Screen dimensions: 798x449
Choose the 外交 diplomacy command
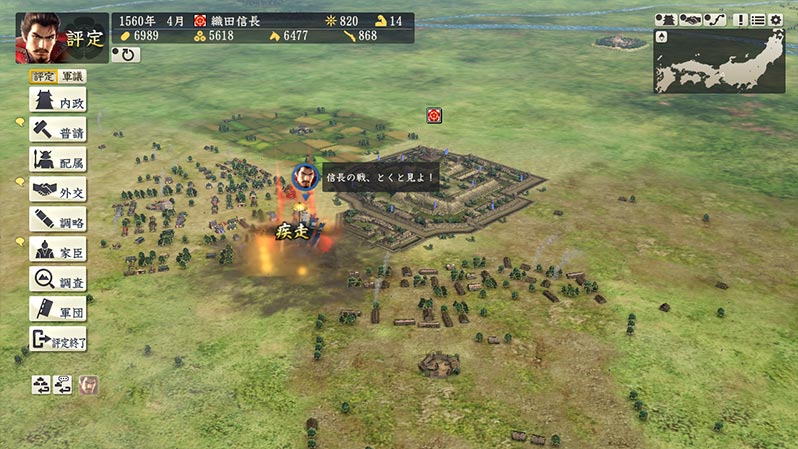pos(57,190)
